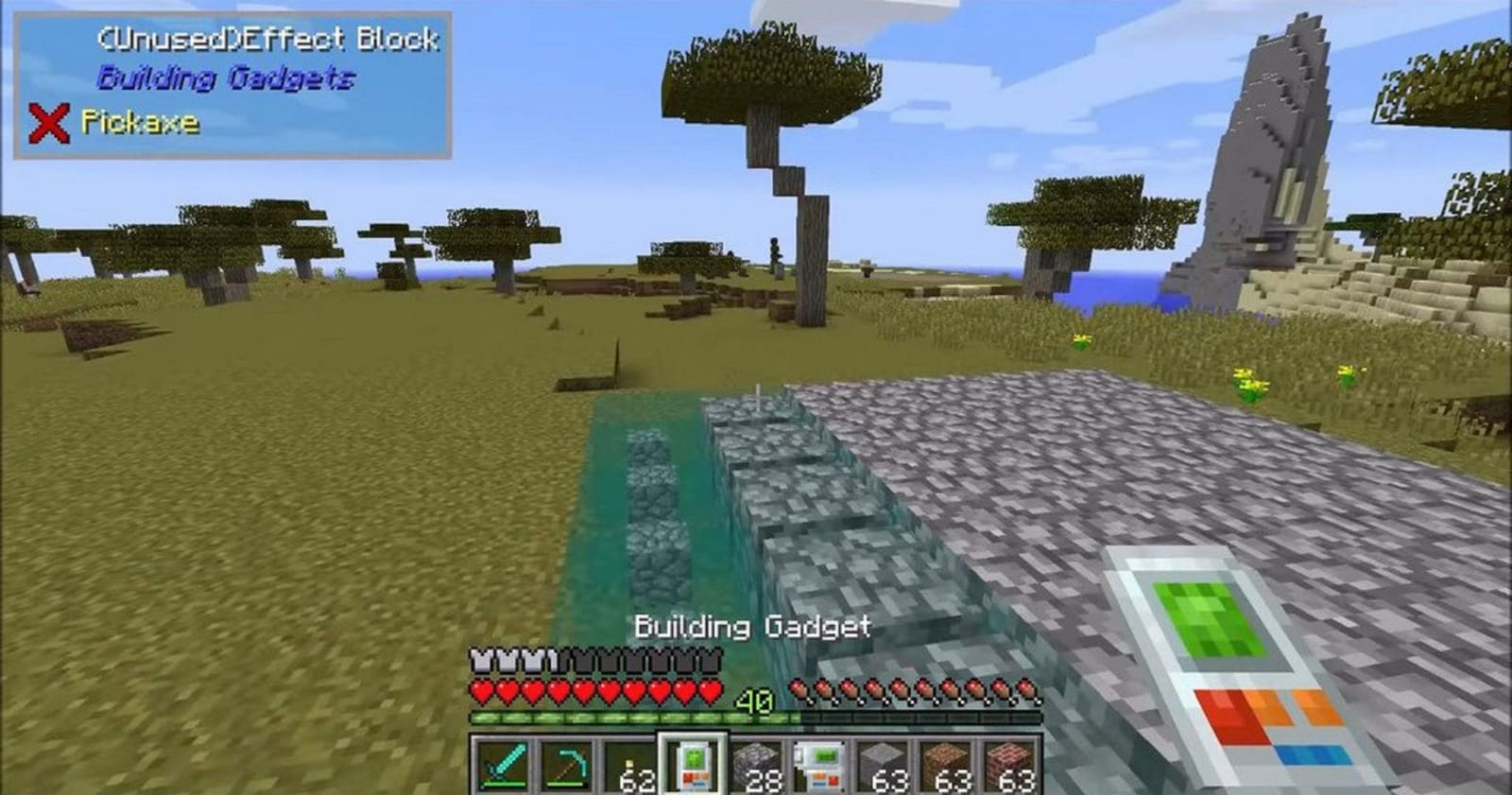Click the last drumstick hunger icon

tap(1026, 690)
